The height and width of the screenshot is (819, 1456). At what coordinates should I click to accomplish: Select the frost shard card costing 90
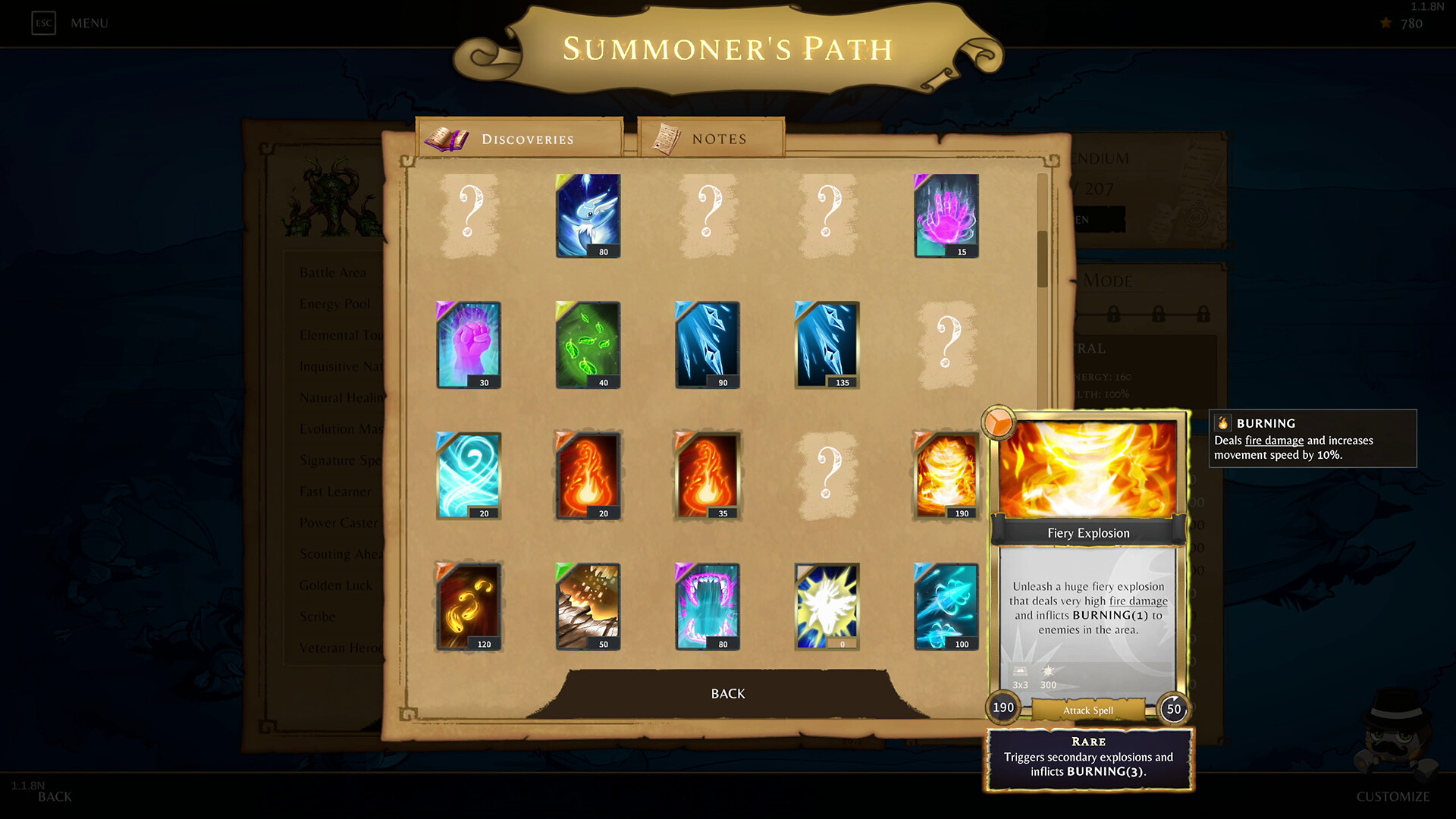(706, 345)
